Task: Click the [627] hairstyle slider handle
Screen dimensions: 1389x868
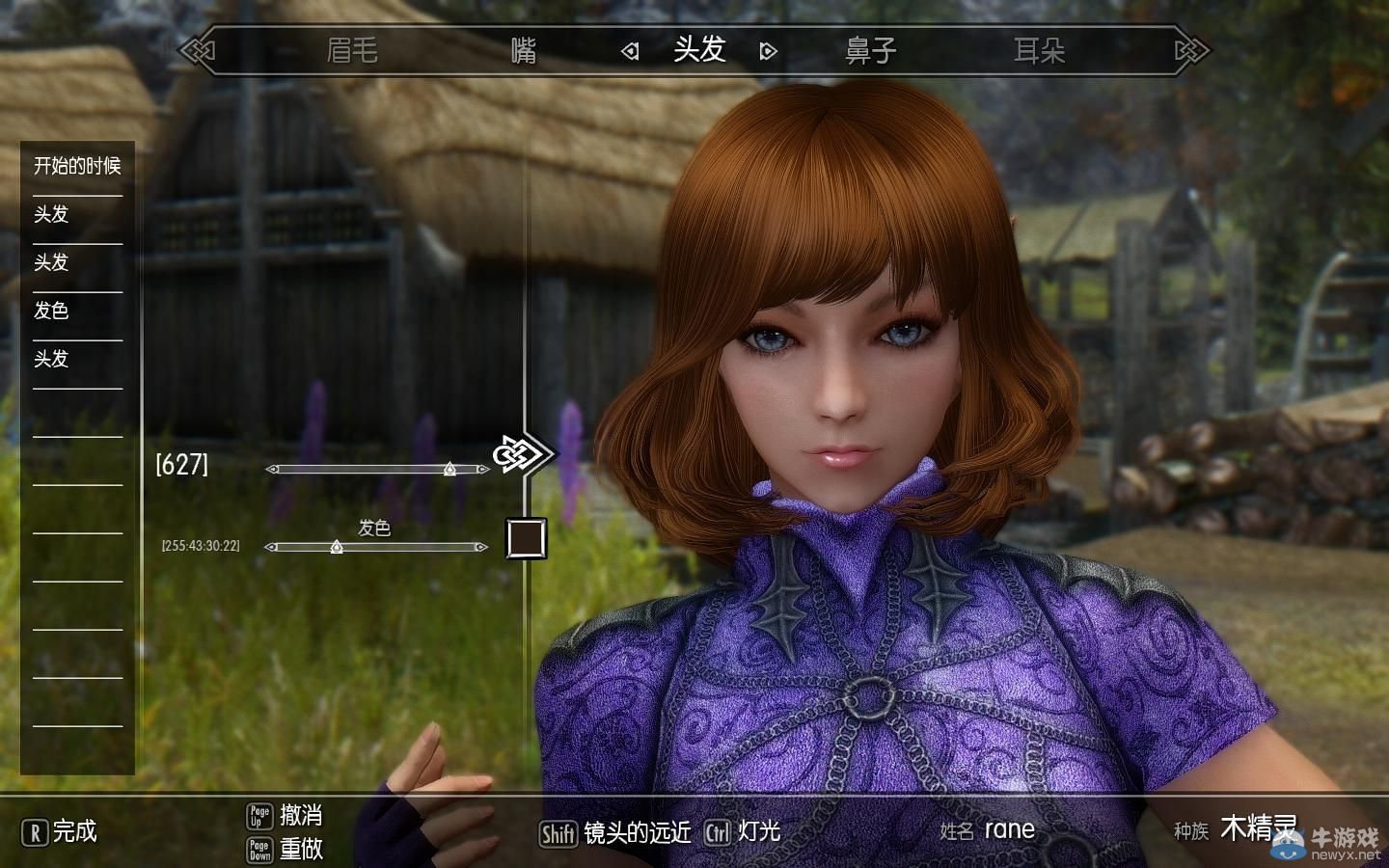Action: (450, 470)
